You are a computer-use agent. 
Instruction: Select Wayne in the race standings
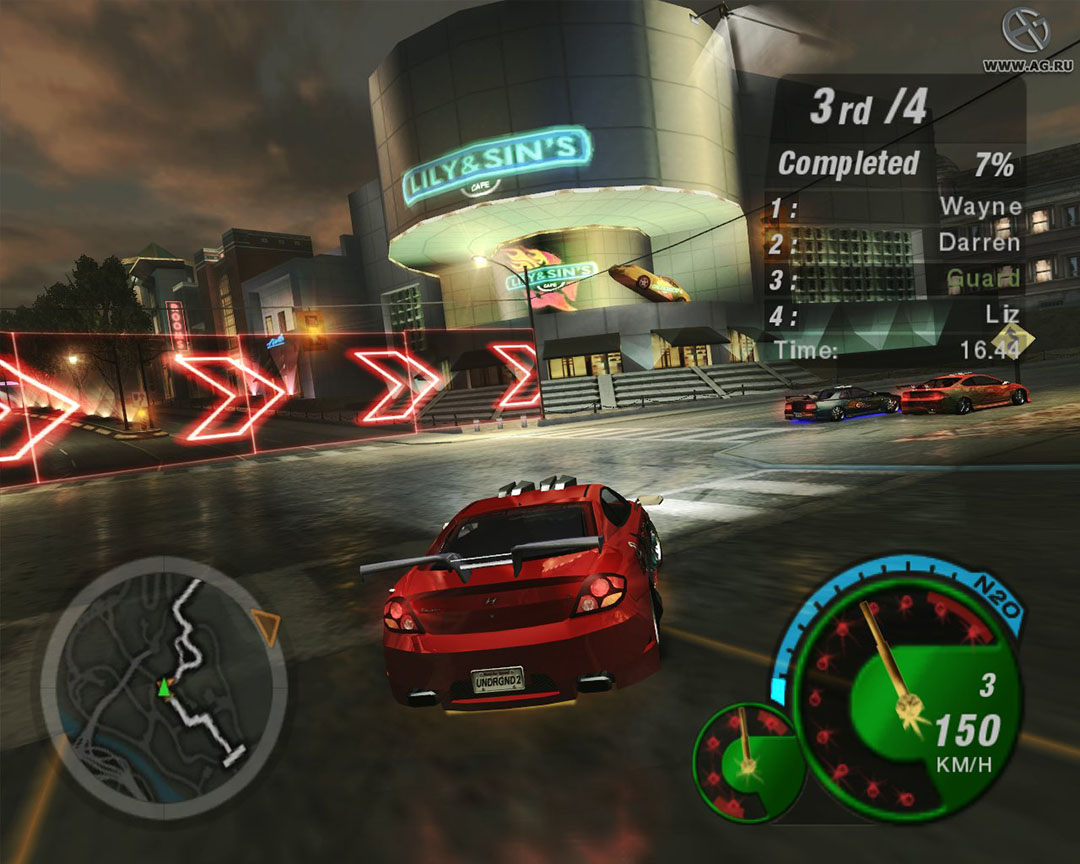[980, 208]
